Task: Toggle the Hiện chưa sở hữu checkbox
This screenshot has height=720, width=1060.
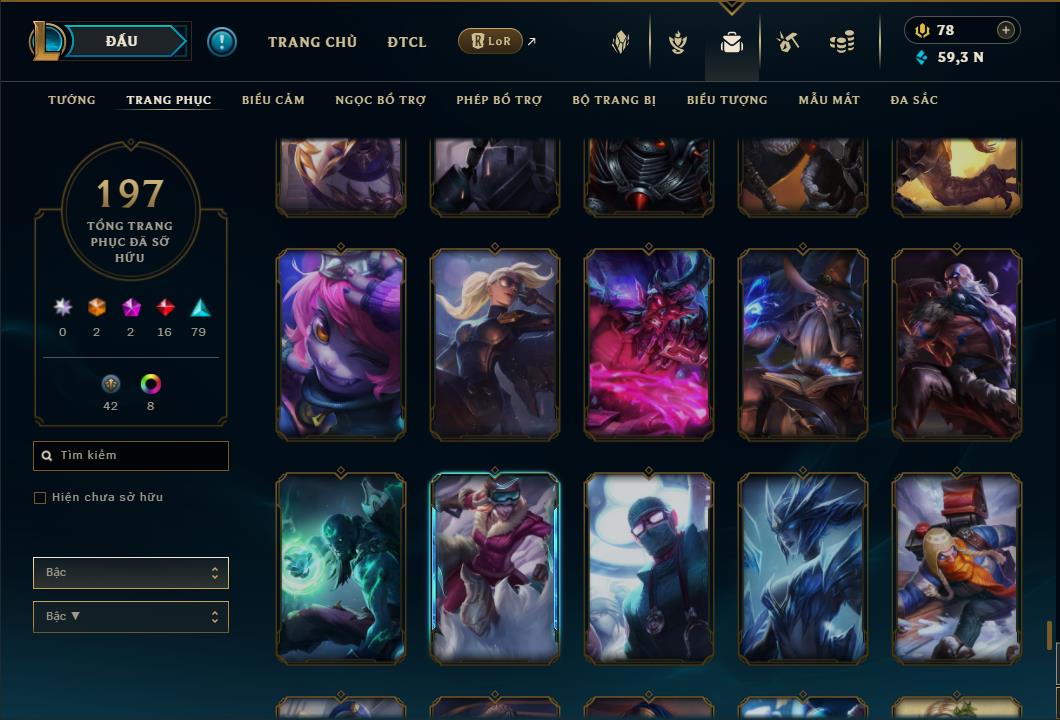Action: click(40, 498)
